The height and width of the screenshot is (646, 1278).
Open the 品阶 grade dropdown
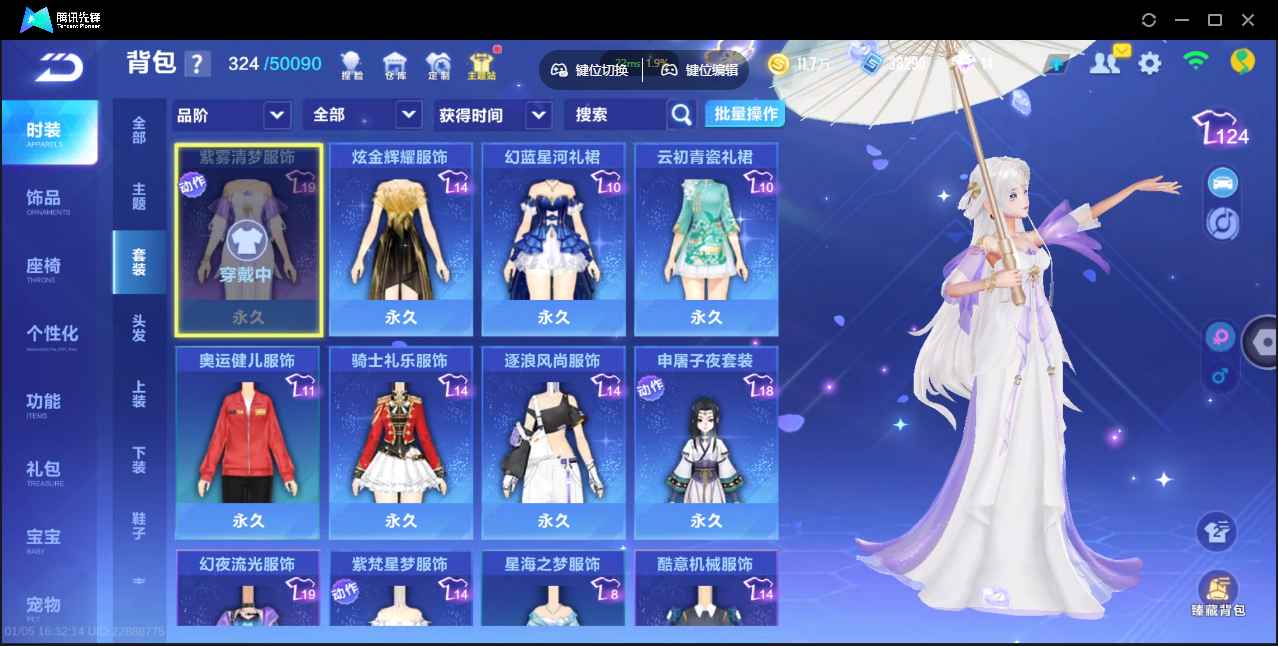232,115
